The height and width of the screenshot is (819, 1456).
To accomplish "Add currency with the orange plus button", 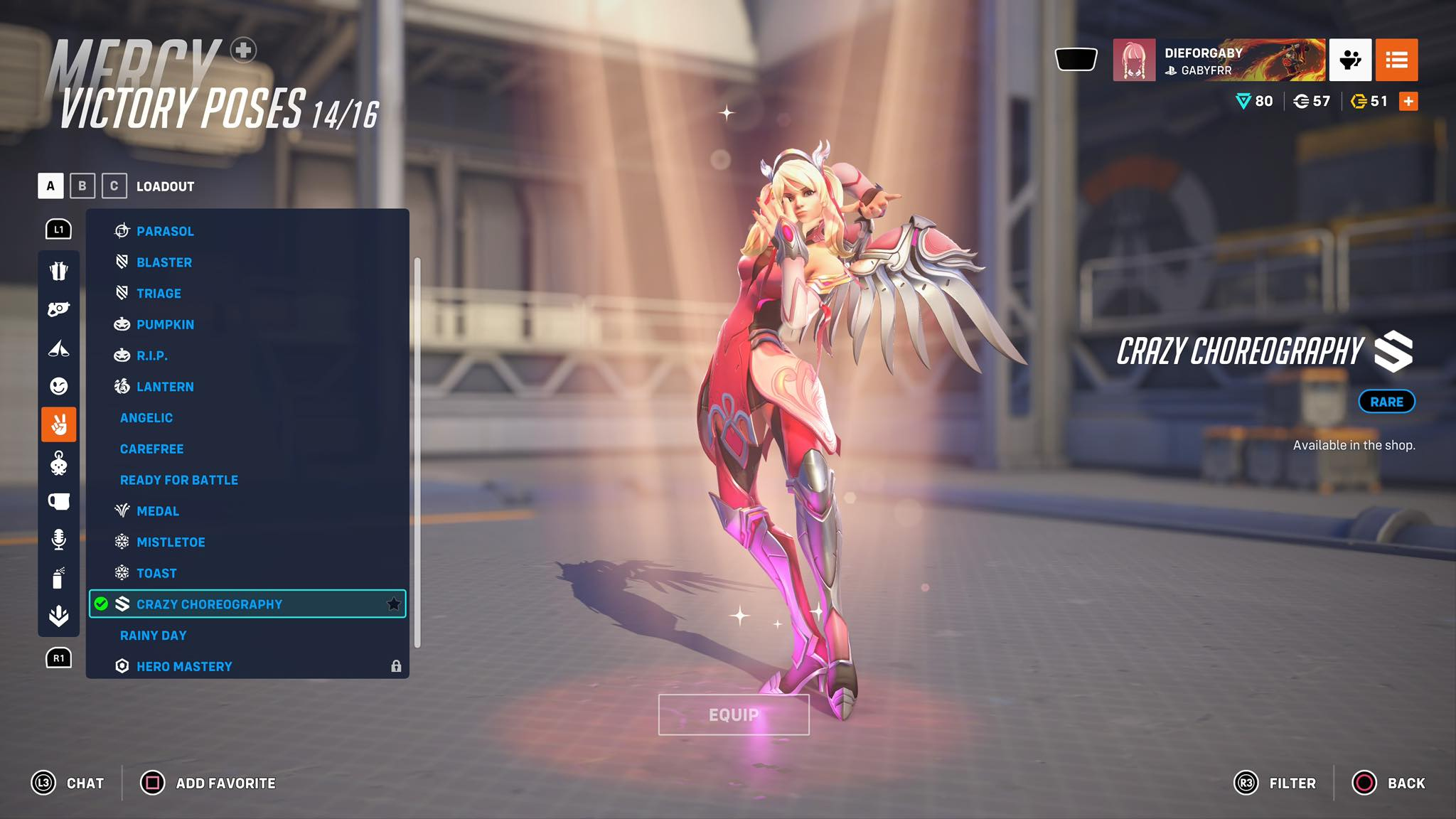I will coord(1408,102).
